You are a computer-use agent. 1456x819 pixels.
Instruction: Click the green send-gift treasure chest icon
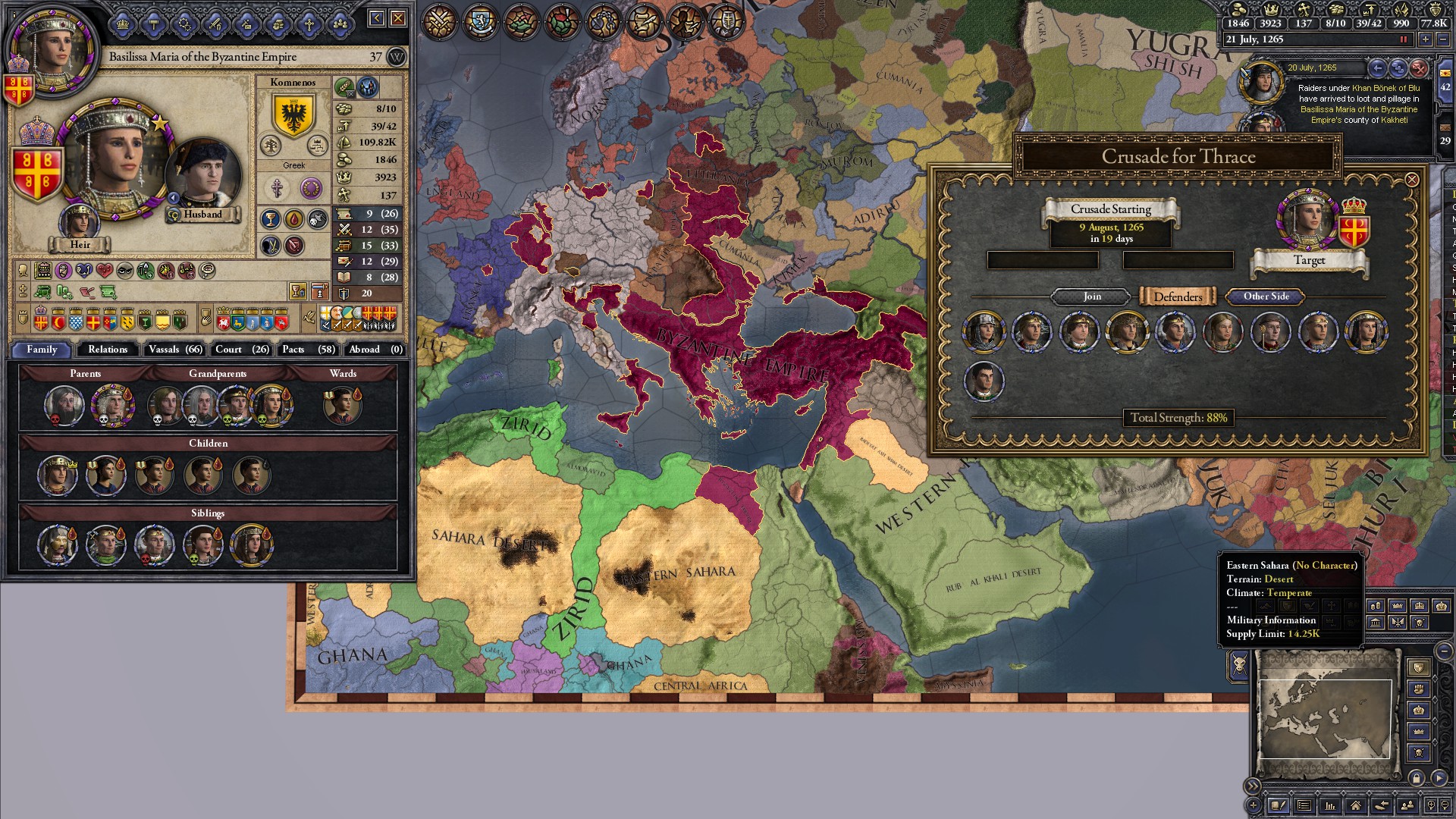click(42, 292)
